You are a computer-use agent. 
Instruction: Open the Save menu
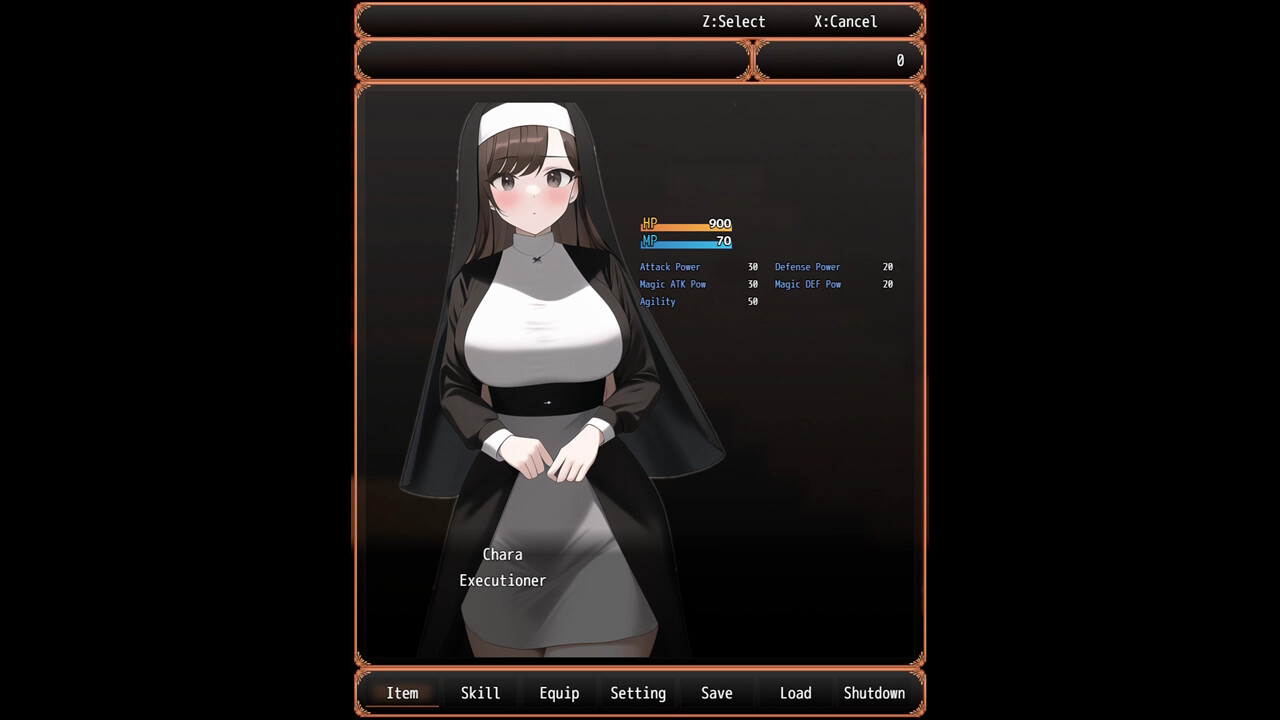716,692
